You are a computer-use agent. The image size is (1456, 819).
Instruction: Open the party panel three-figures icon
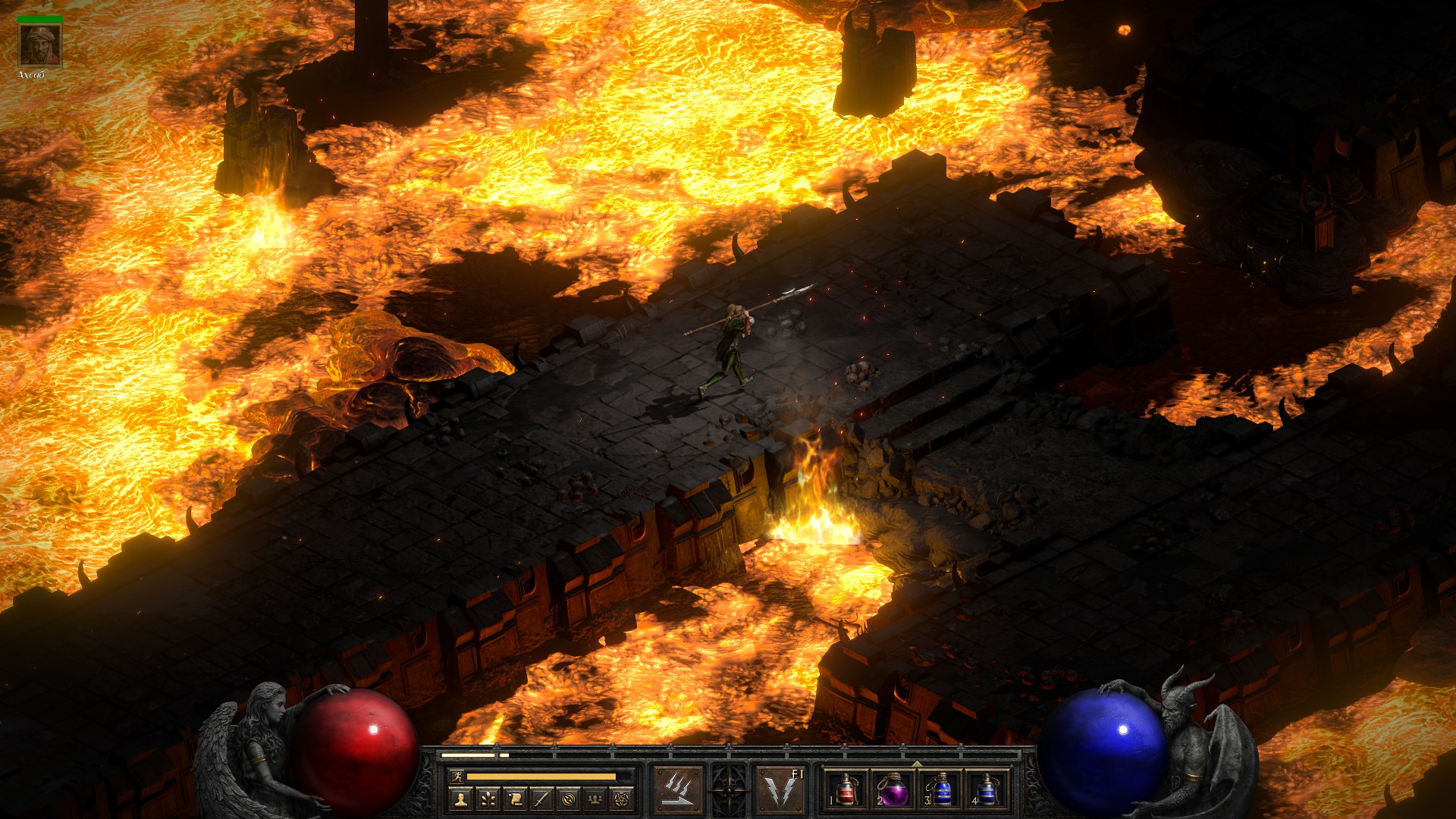(596, 799)
